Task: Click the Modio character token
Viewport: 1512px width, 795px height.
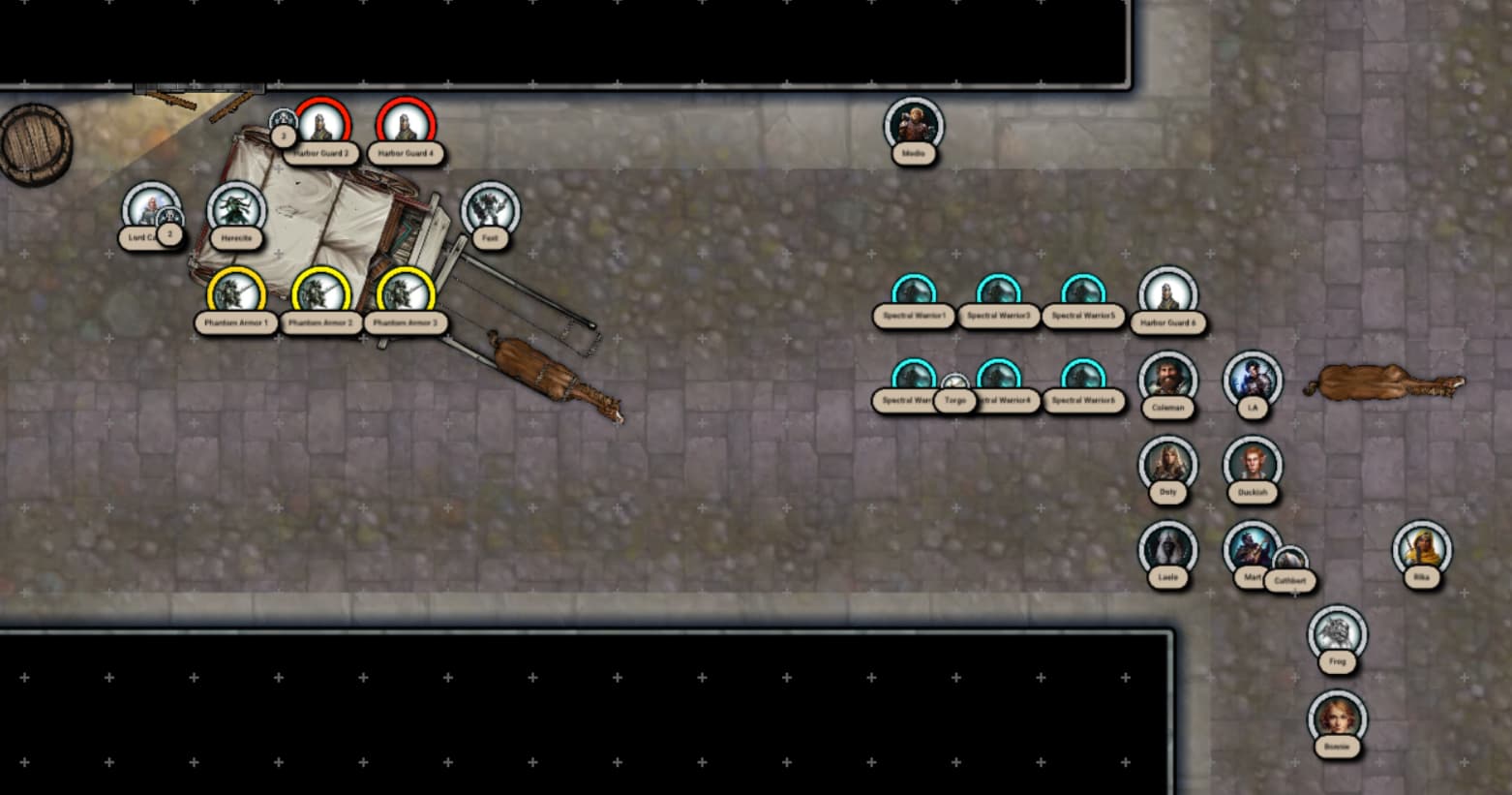Action: click(x=914, y=125)
